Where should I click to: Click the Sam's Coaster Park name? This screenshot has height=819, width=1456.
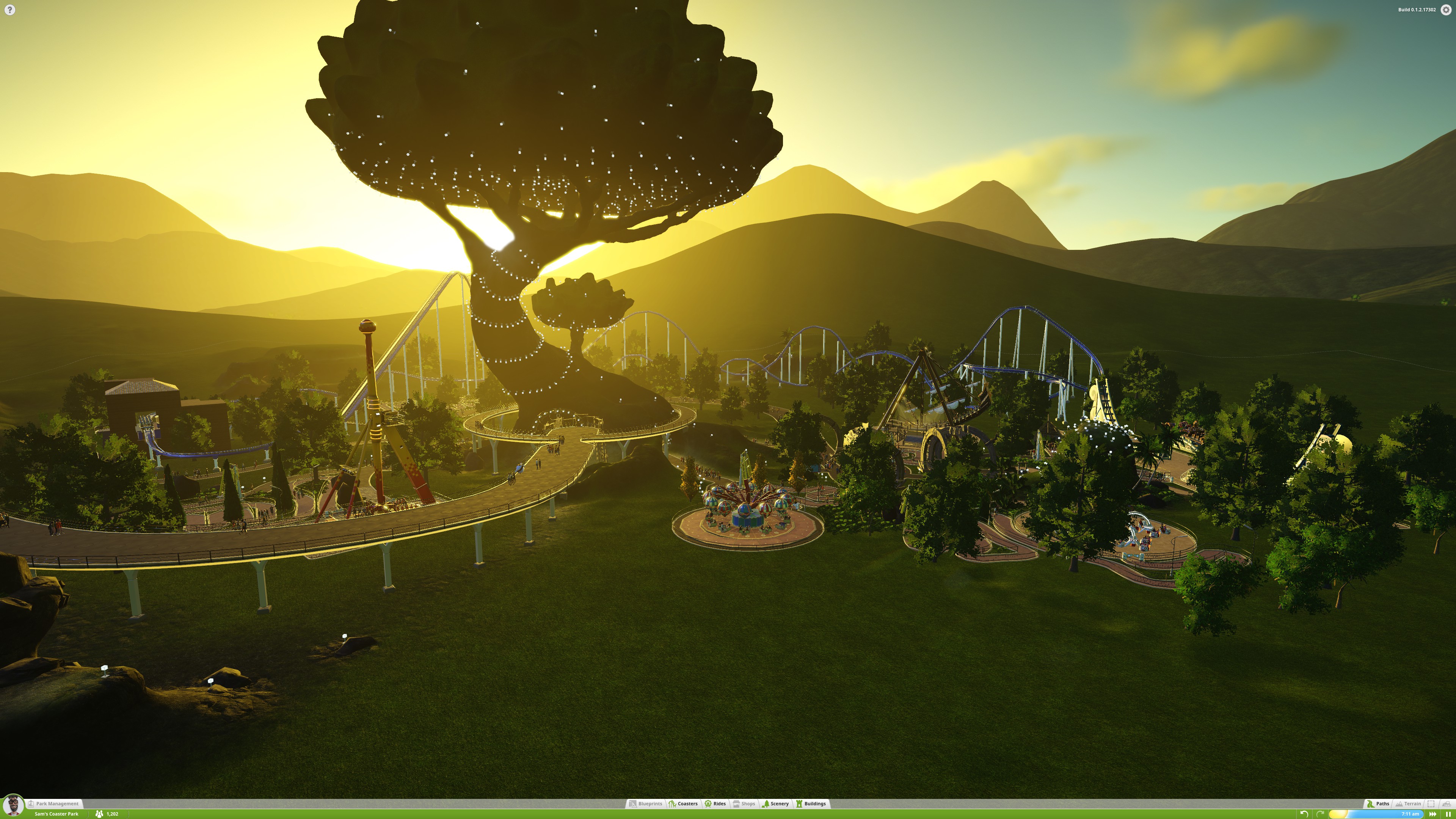point(56,814)
